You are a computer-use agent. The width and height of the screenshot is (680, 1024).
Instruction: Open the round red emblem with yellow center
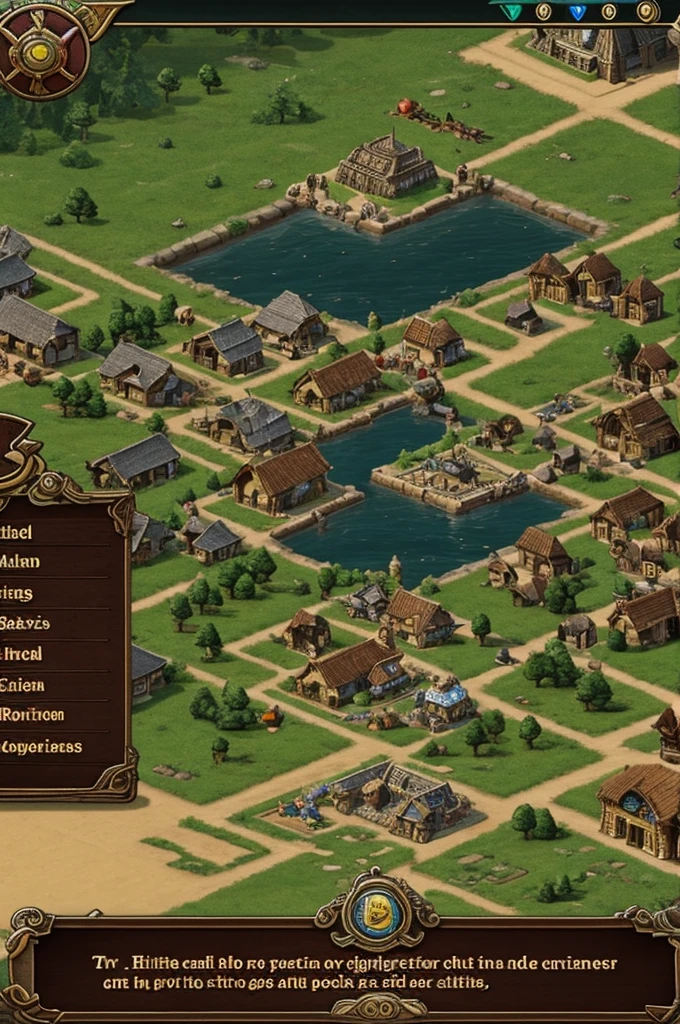[x=42, y=50]
